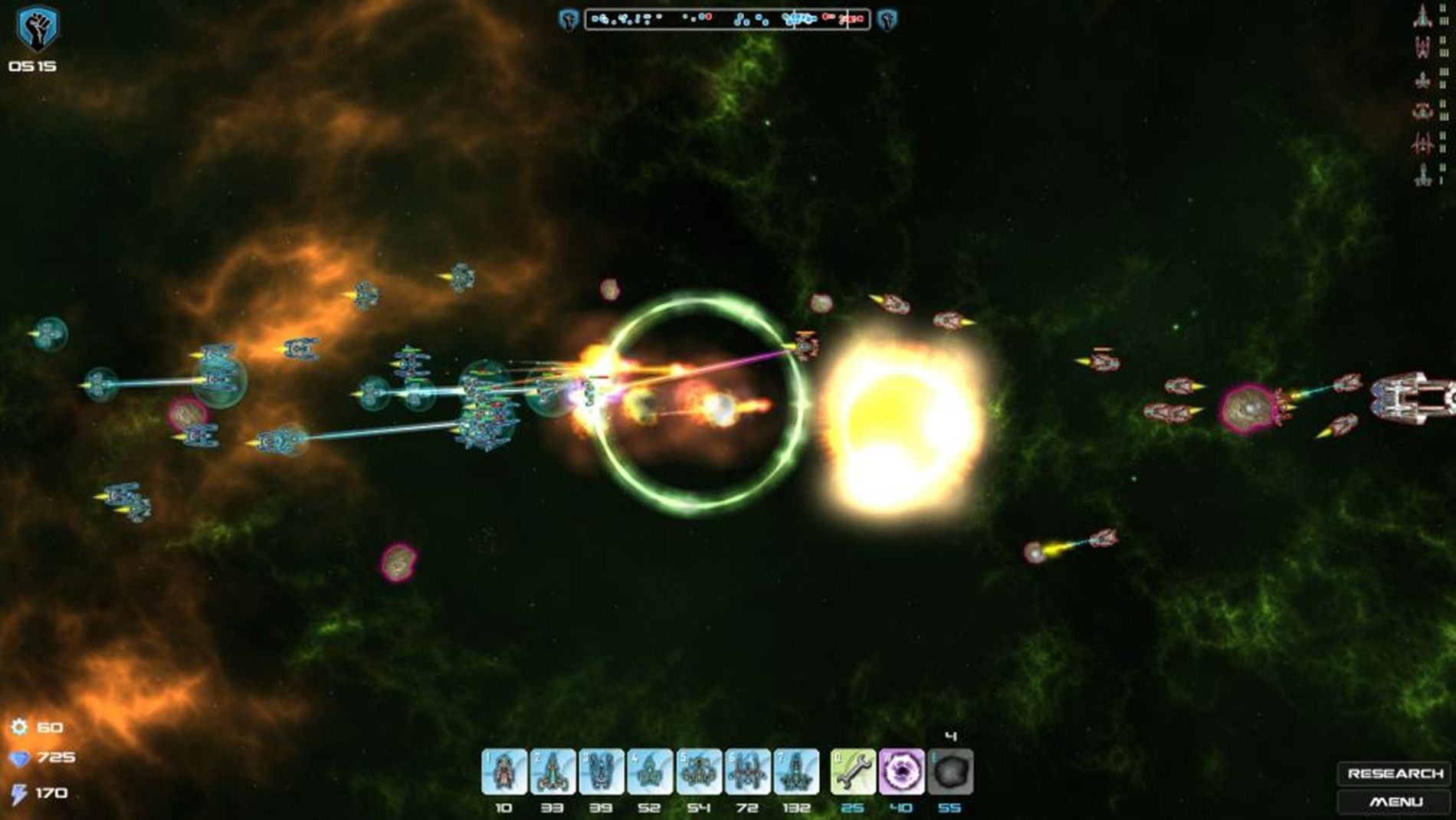The width and height of the screenshot is (1456, 820).
Task: Build the ship costing 54
Action: pos(699,772)
